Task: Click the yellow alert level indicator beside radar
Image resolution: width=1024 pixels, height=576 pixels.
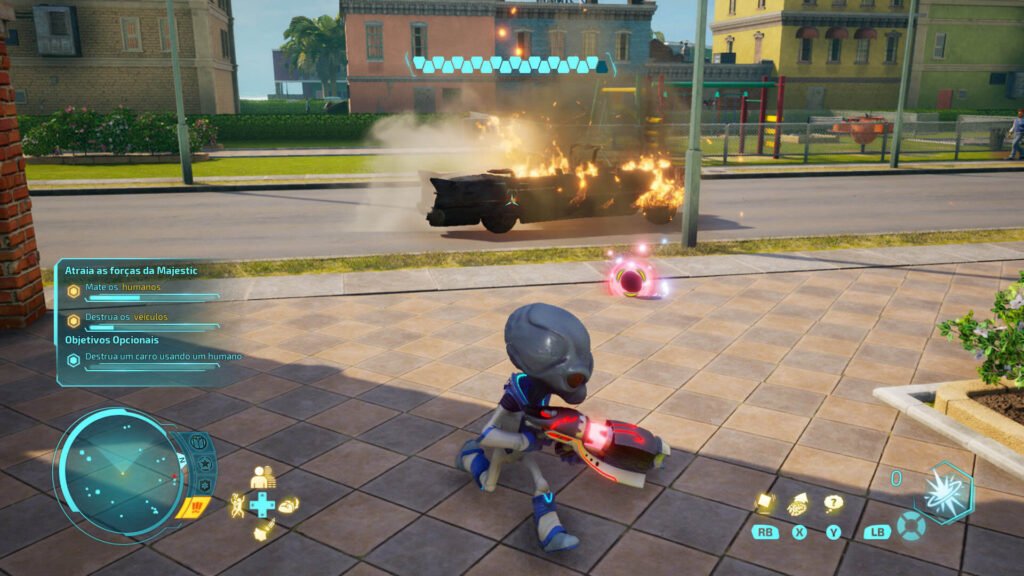Action: click(193, 507)
